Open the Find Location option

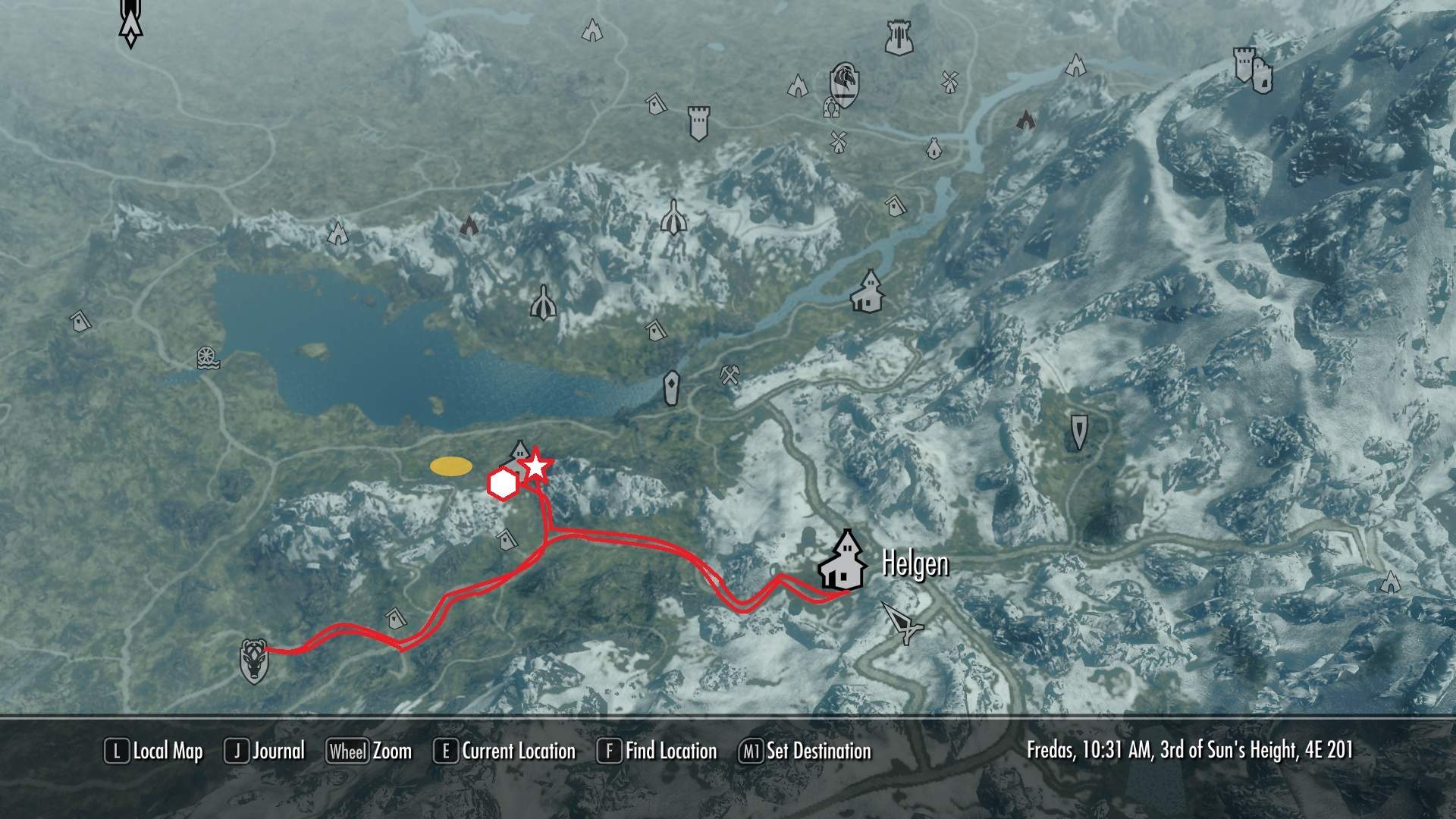[657, 752]
